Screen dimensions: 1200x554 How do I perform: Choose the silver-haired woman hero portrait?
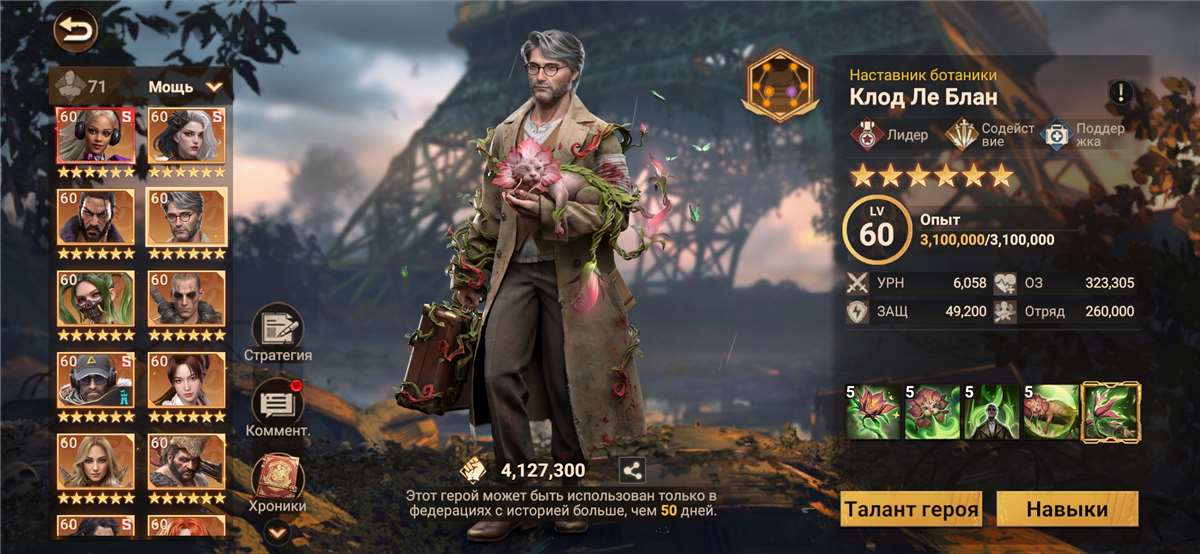[x=187, y=137]
